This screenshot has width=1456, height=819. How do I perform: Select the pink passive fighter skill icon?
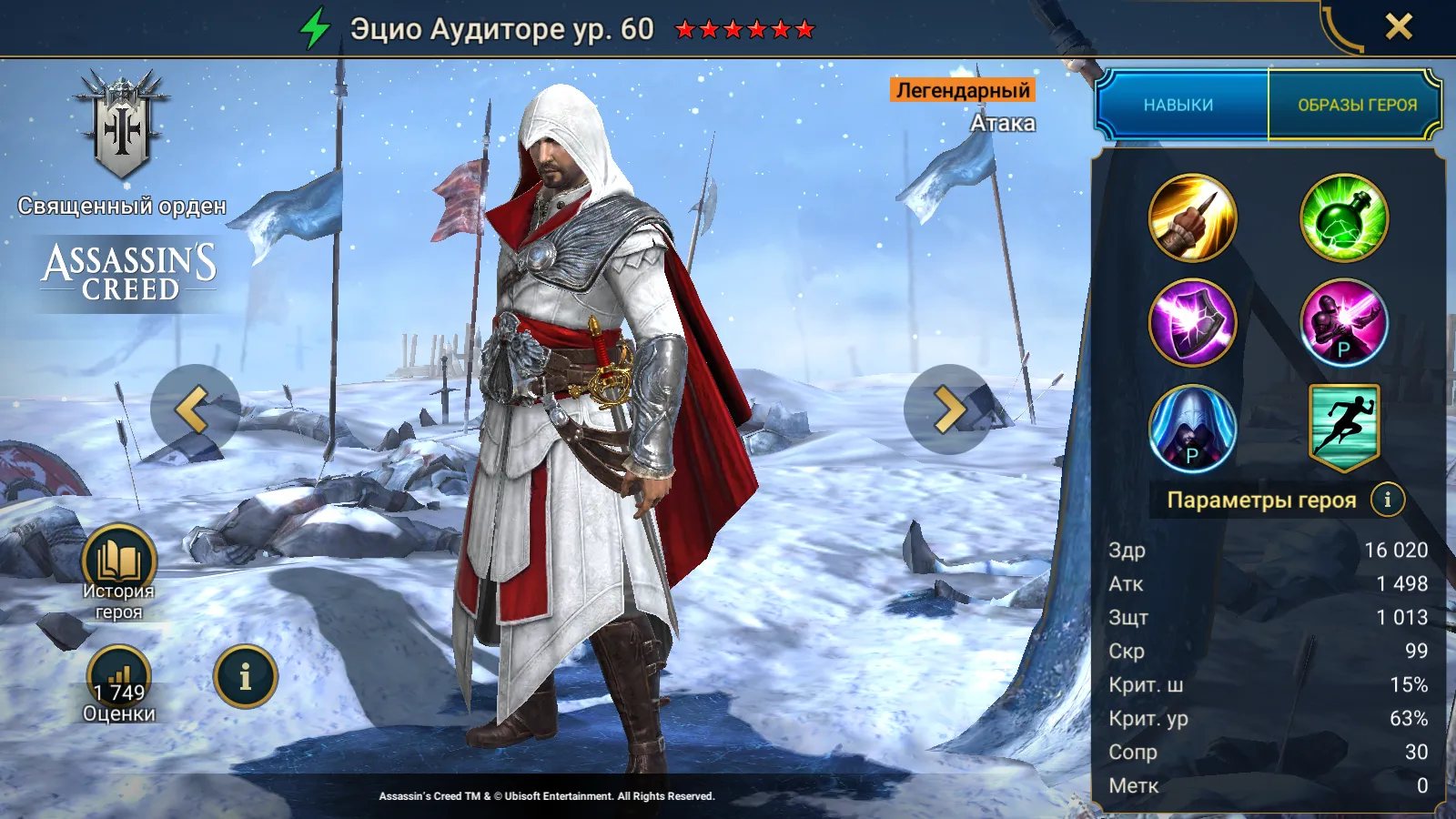click(x=1343, y=322)
